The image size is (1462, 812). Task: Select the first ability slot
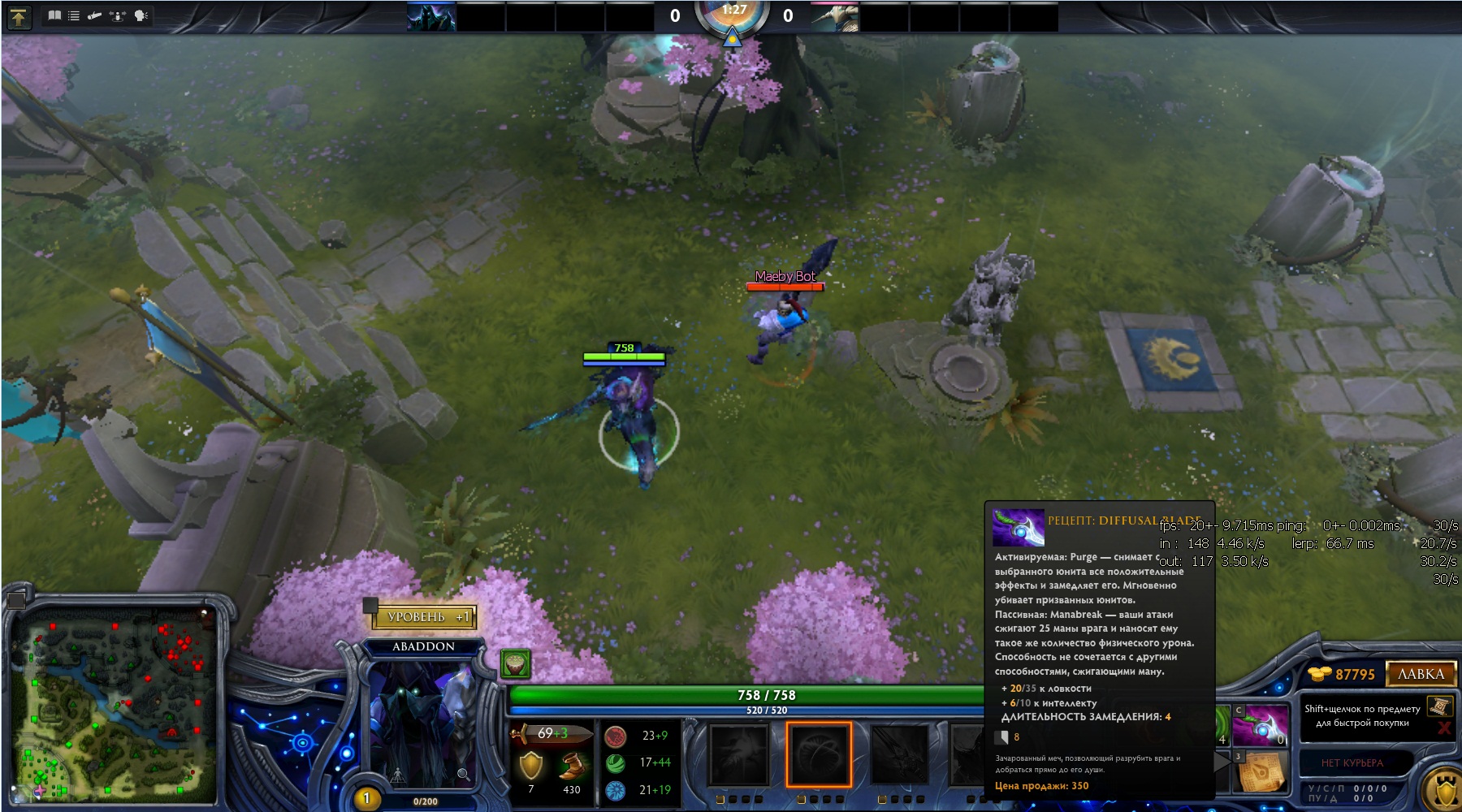[x=738, y=755]
